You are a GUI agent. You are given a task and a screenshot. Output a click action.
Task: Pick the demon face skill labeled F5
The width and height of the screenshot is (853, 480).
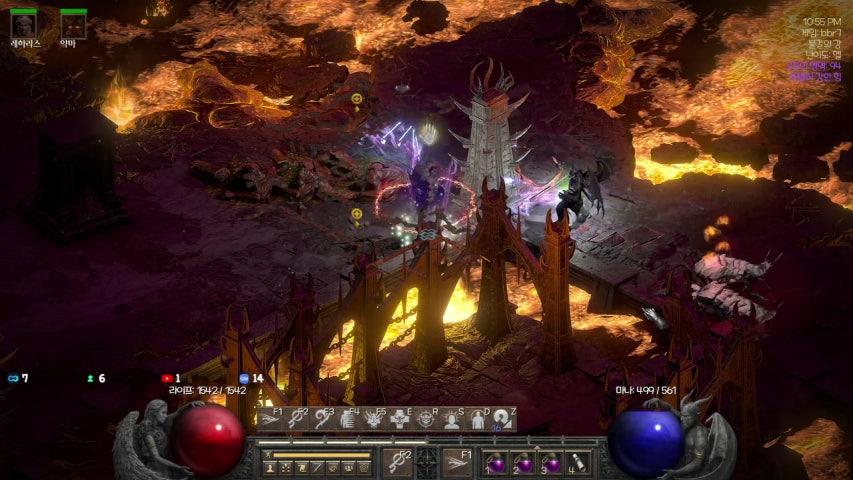(374, 419)
